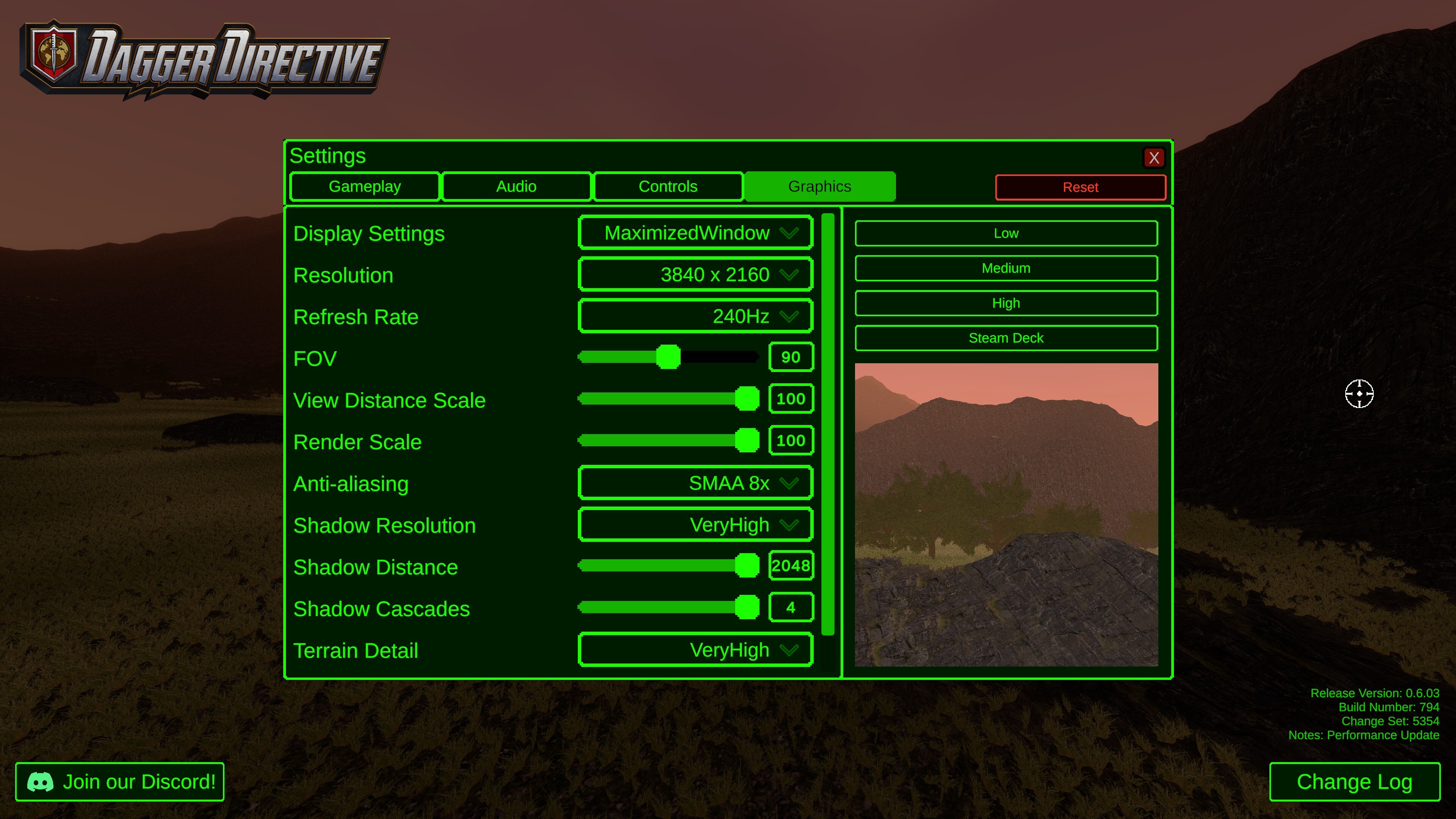Expand the Resolution dropdown showing 3840 x 2160
Screen dimensions: 1456x819
coord(695,274)
